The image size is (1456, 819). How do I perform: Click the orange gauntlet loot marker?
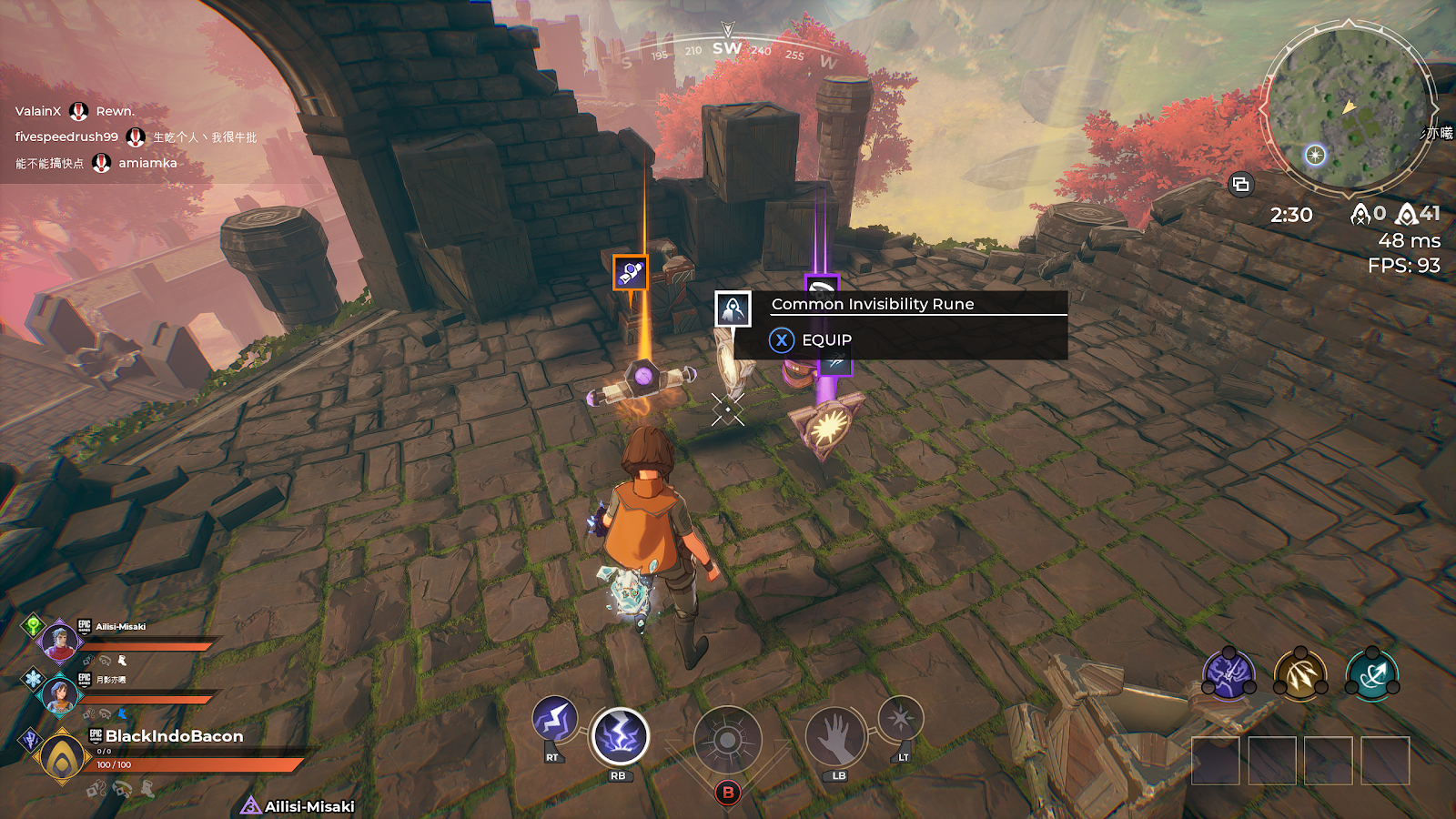point(631,272)
